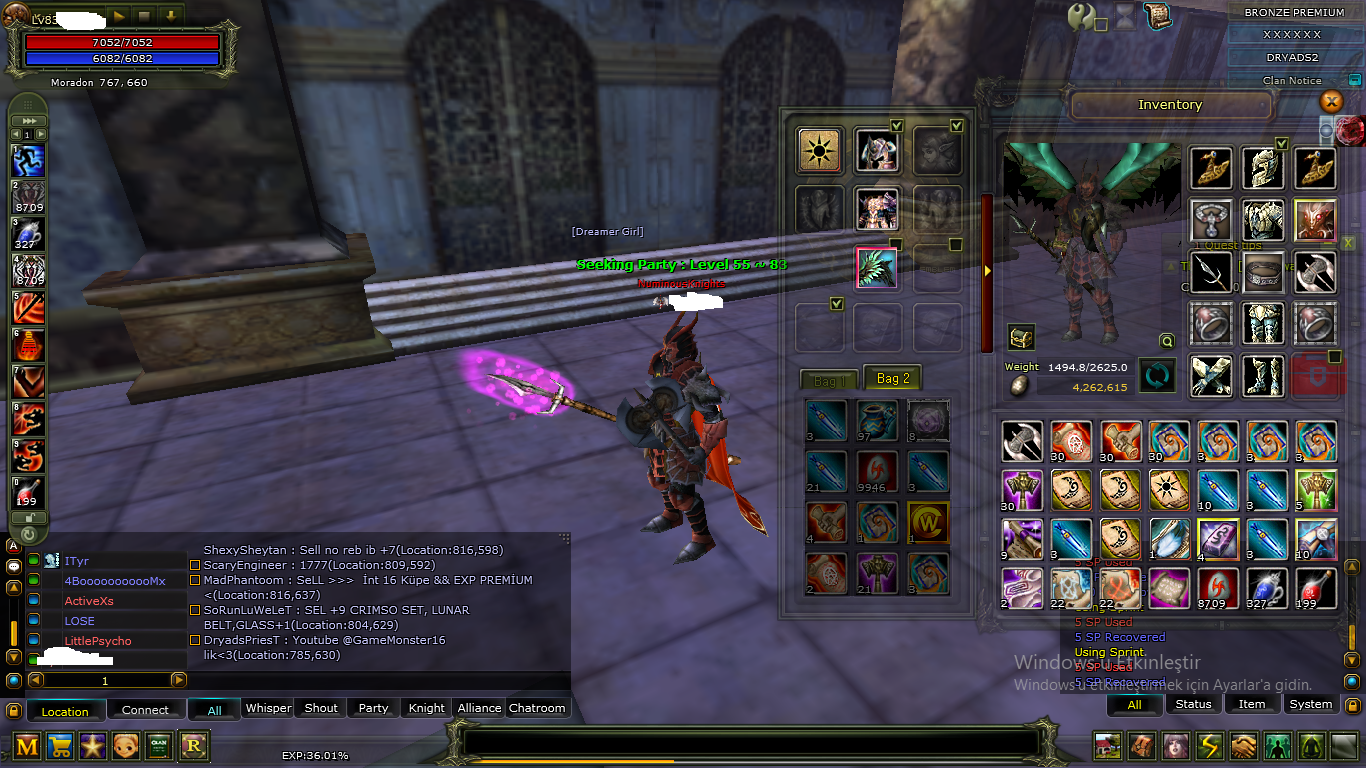1366x768 pixels.
Task: Switch the log panel to the Item tab
Action: tap(1252, 704)
